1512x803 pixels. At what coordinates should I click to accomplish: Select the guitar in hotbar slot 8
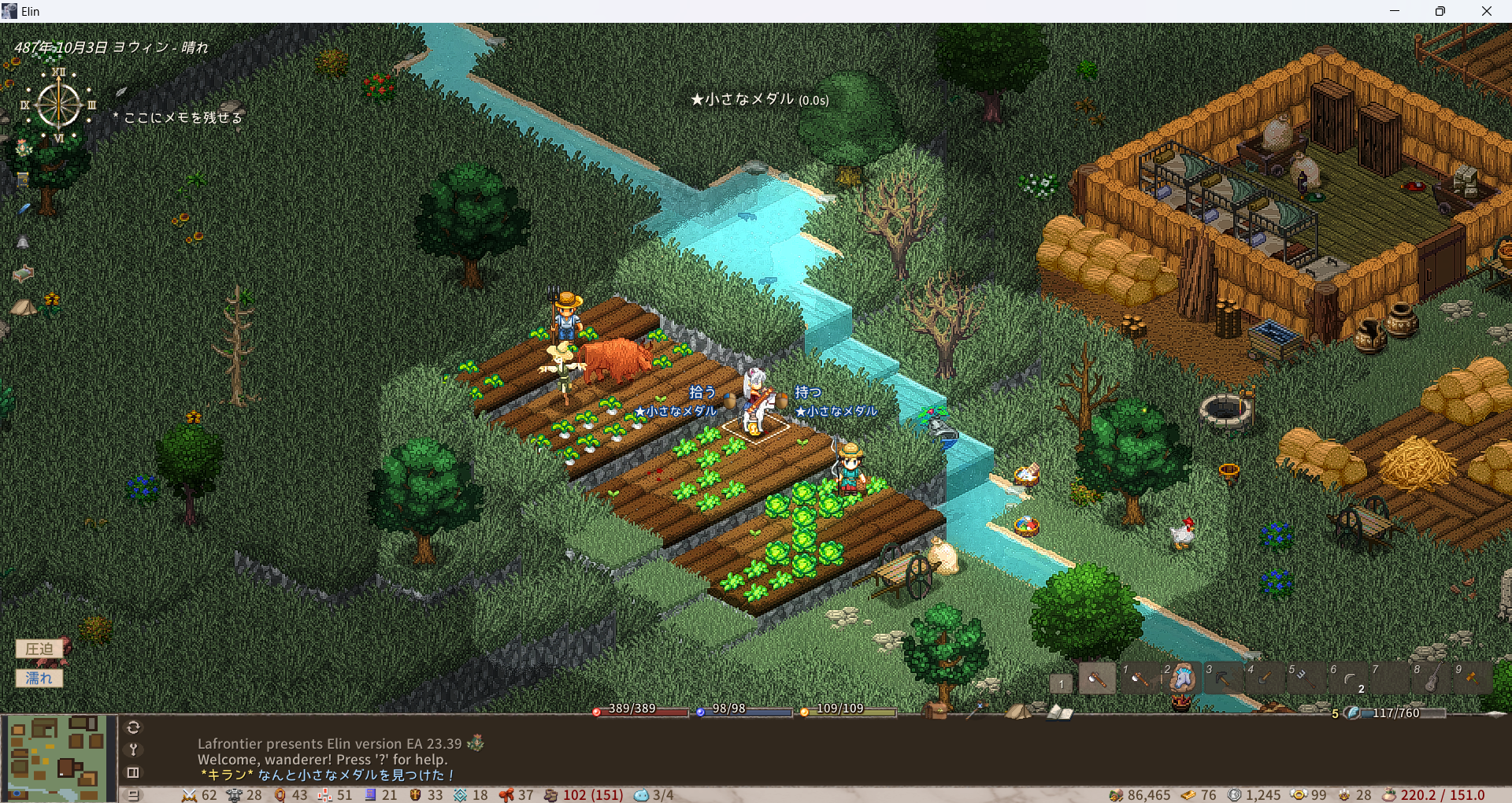(x=1432, y=679)
